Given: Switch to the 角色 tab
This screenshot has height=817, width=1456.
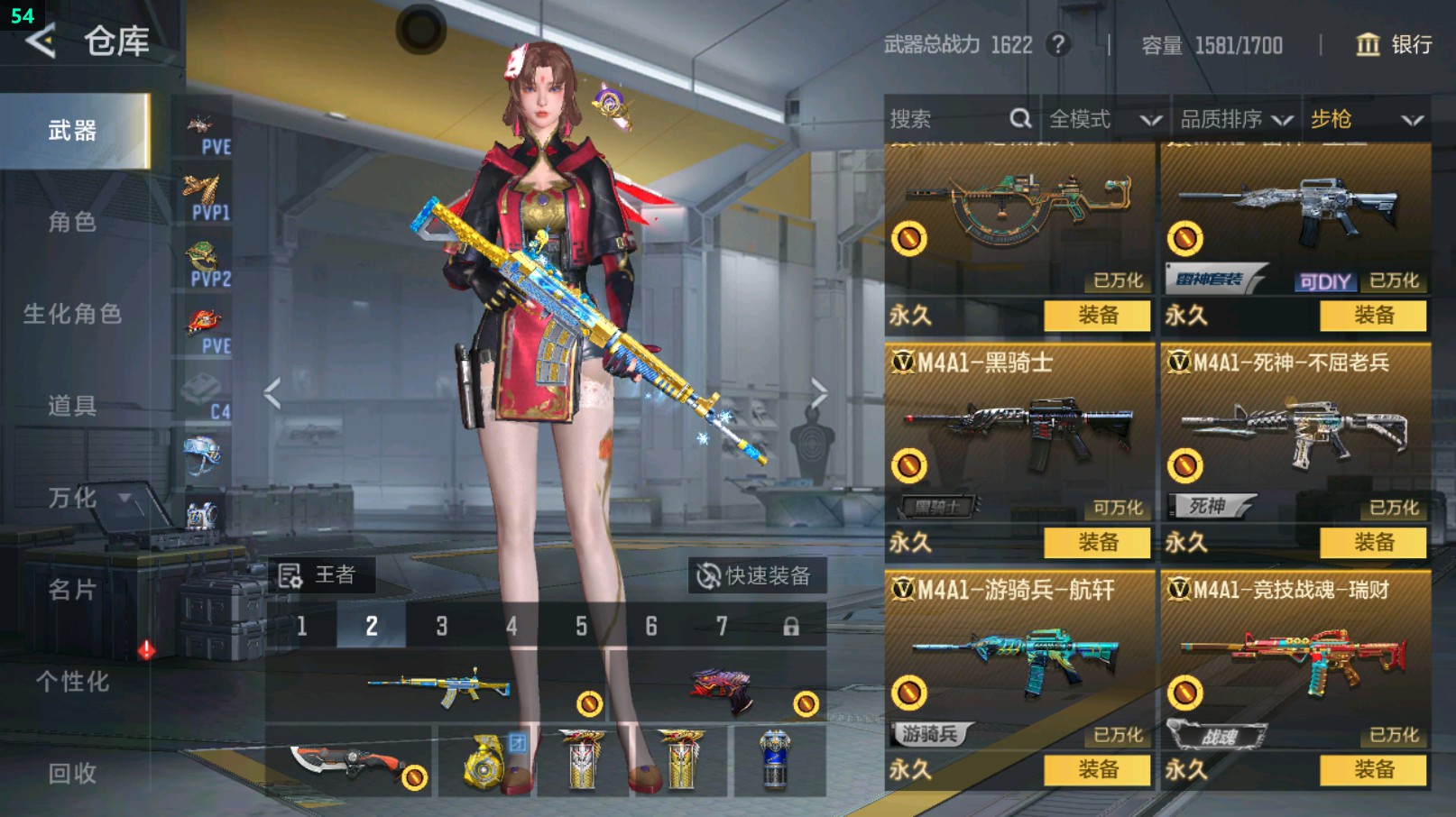Looking at the screenshot, I should coord(72,223).
